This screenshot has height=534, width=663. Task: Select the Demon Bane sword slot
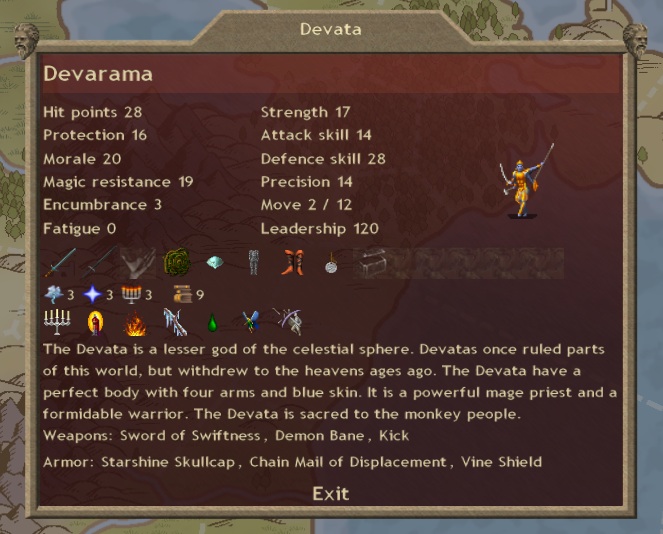point(99,263)
